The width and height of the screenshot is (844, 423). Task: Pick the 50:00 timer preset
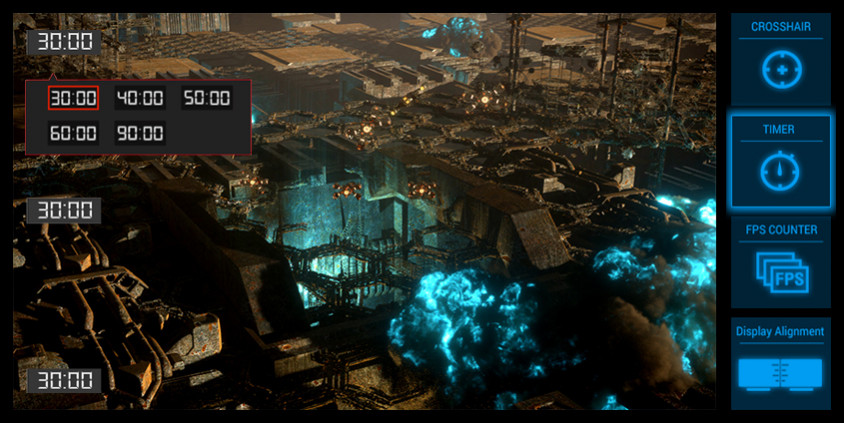206,98
